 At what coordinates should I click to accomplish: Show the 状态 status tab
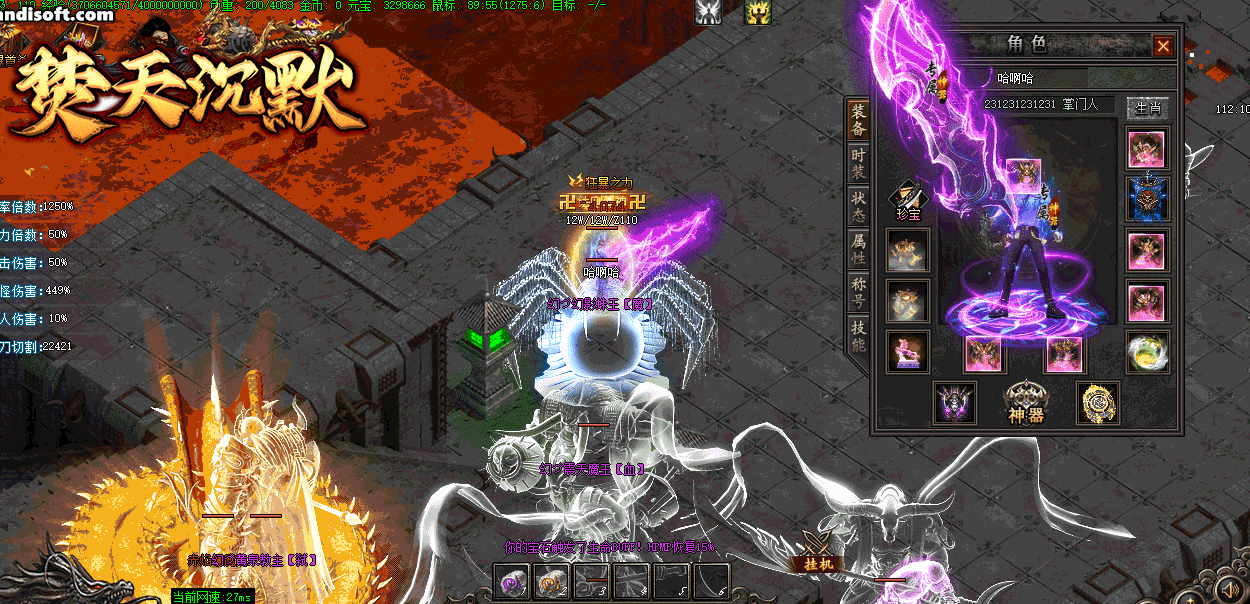[858, 208]
